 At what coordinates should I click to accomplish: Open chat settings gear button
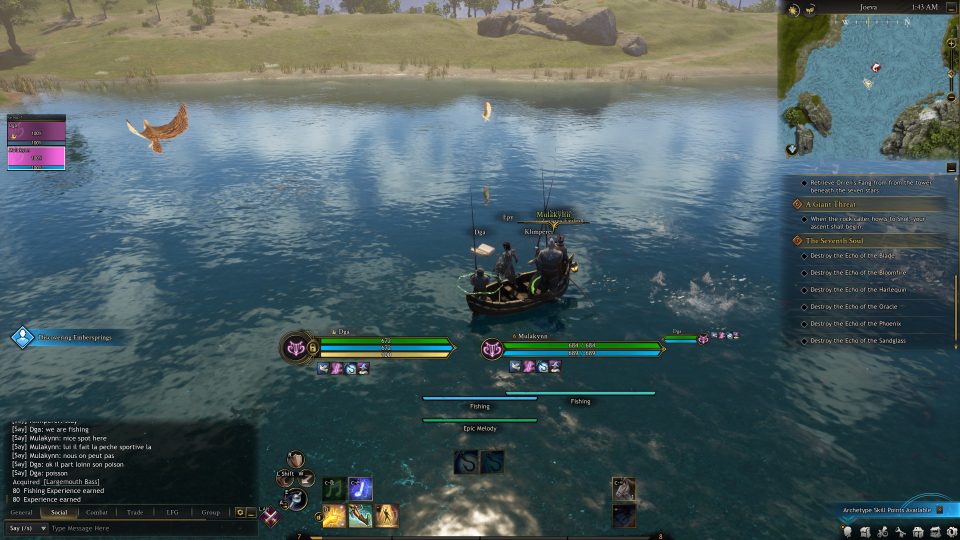(240, 512)
